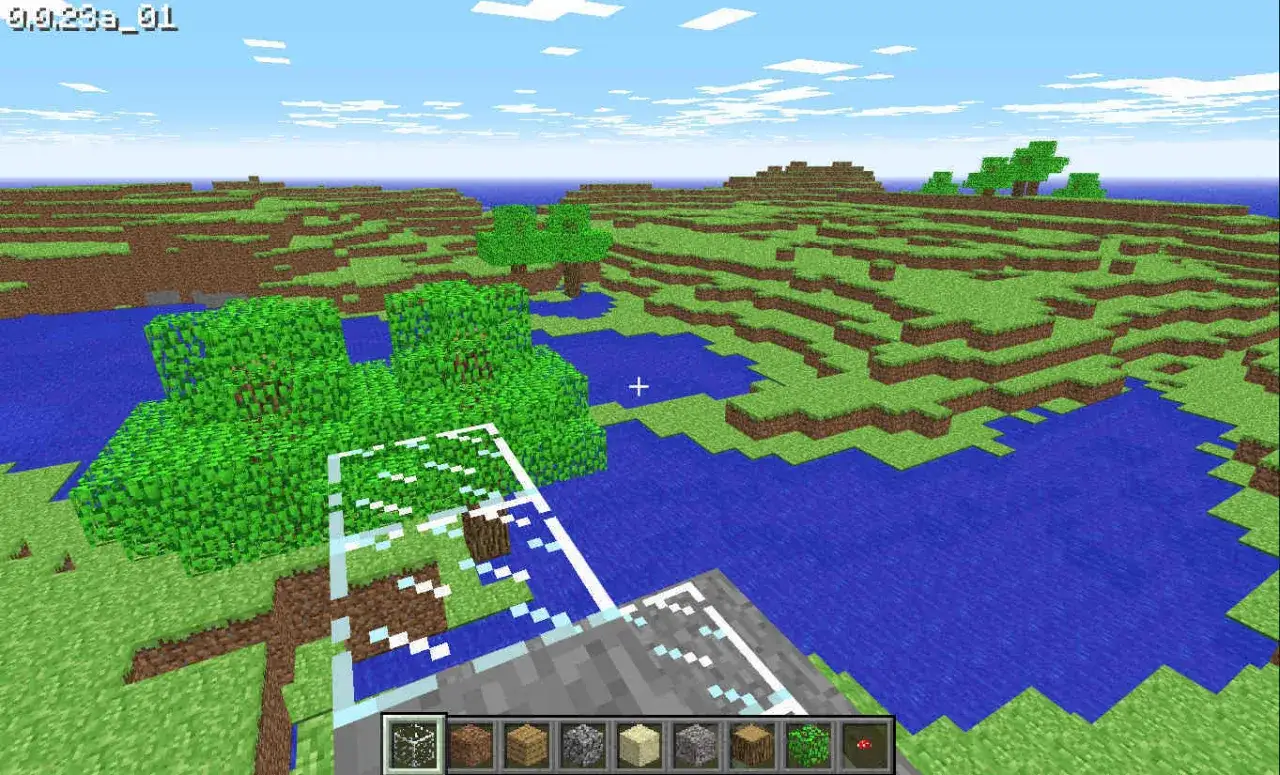The image size is (1280, 775).
Task: Click the crosshair at screen center
Action: pyautogui.click(x=639, y=386)
